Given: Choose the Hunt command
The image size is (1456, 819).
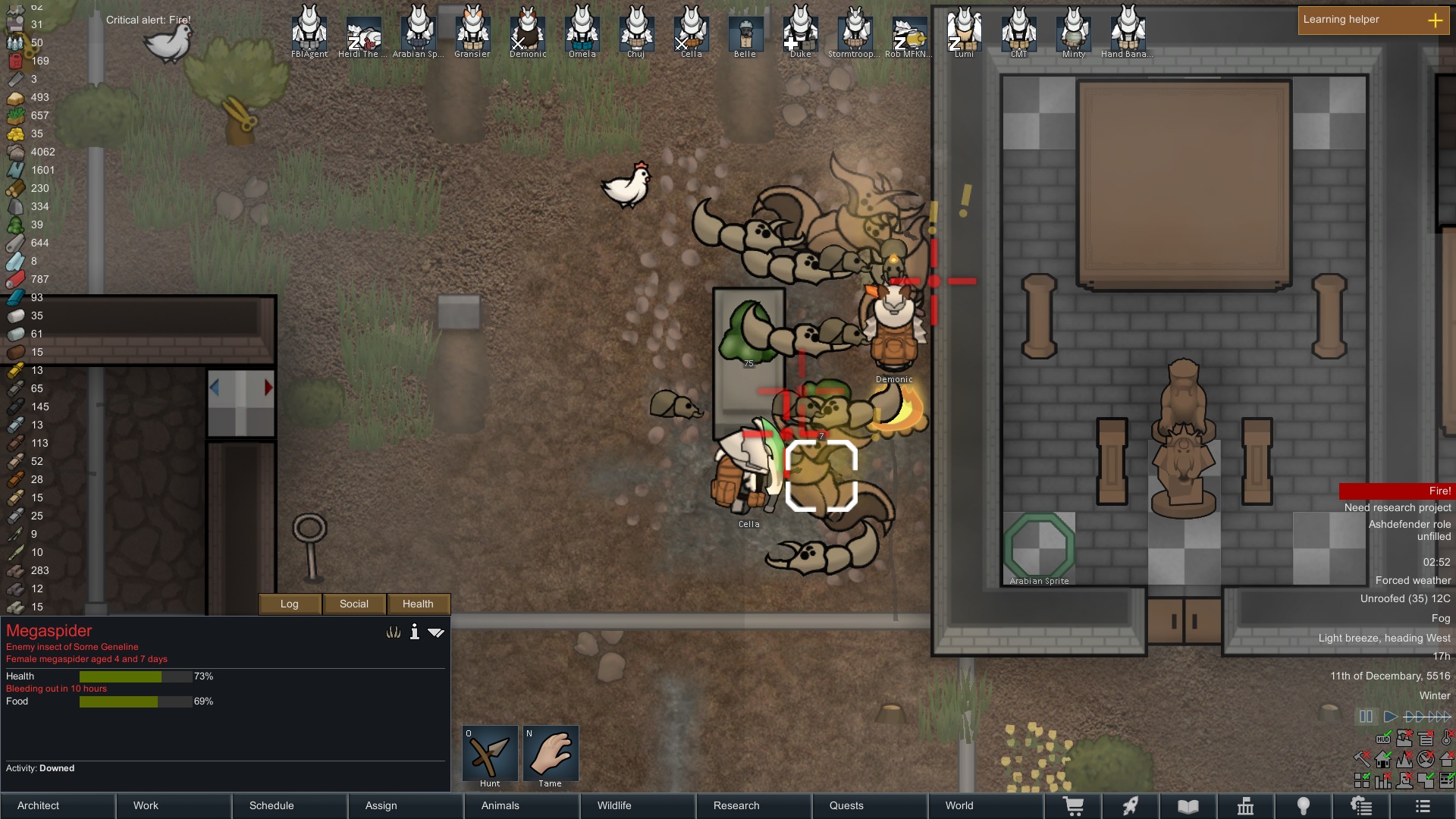Looking at the screenshot, I should point(490,755).
